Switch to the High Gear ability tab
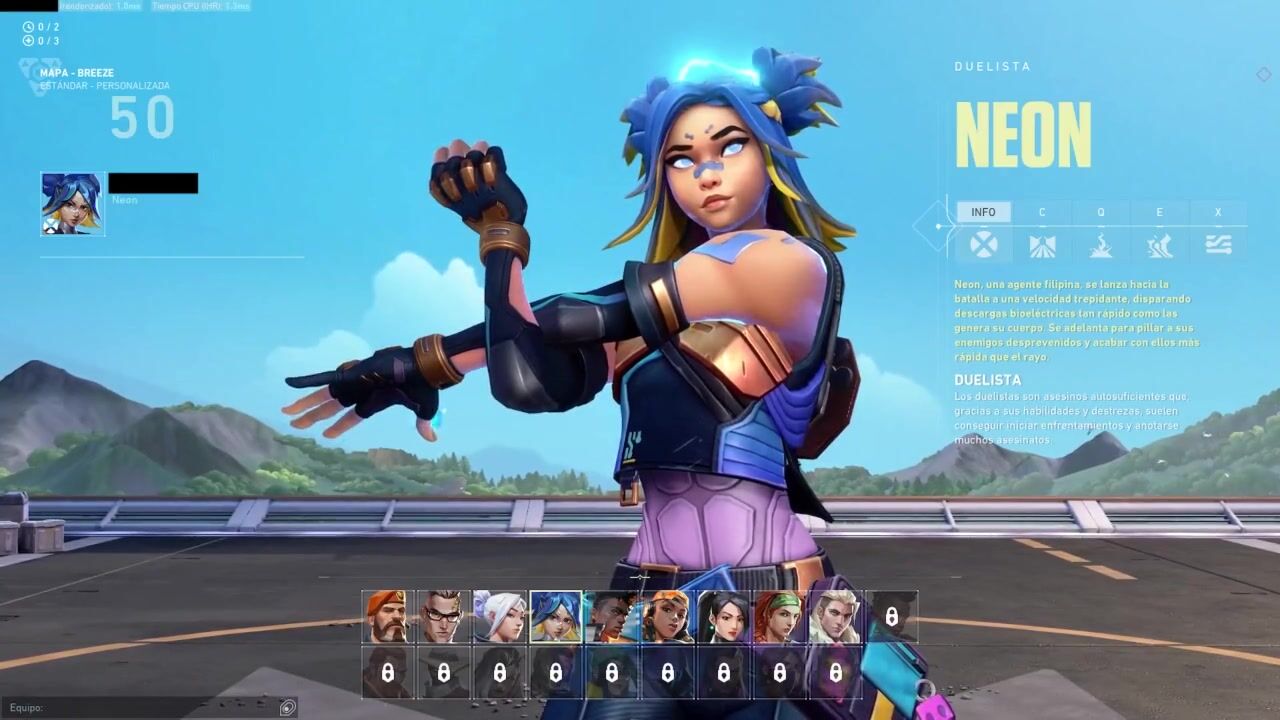The image size is (1280, 720). pos(1160,231)
